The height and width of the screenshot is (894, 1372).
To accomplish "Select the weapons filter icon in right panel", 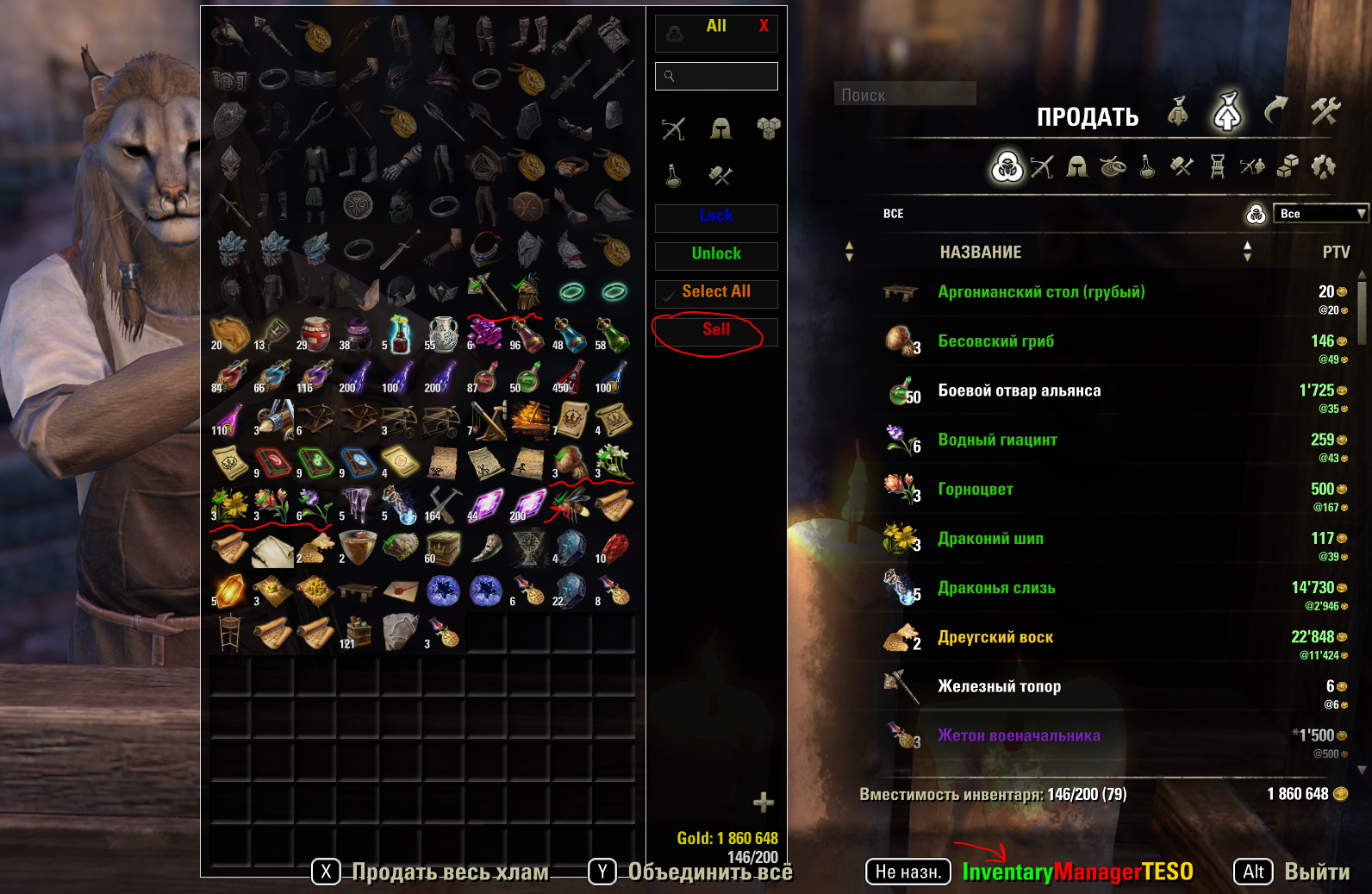I will coord(1044,168).
